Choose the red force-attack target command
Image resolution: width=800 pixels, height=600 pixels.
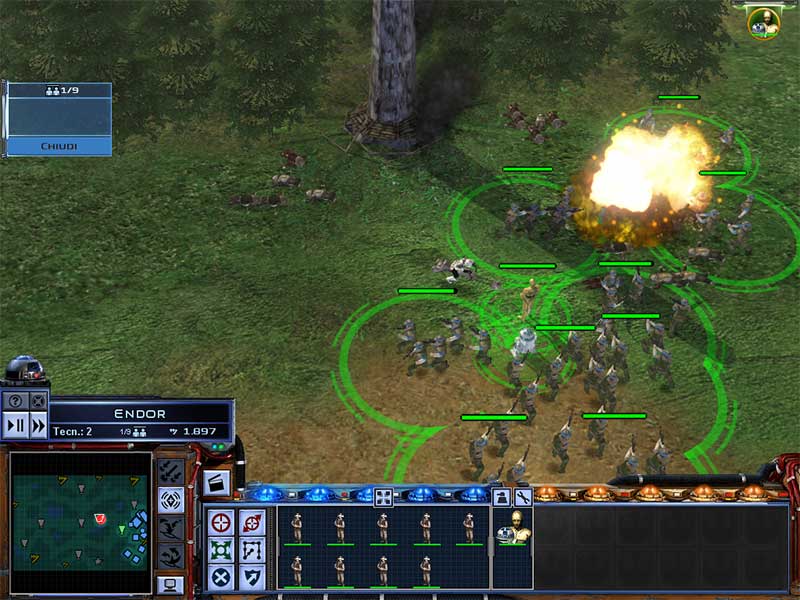pyautogui.click(x=251, y=522)
